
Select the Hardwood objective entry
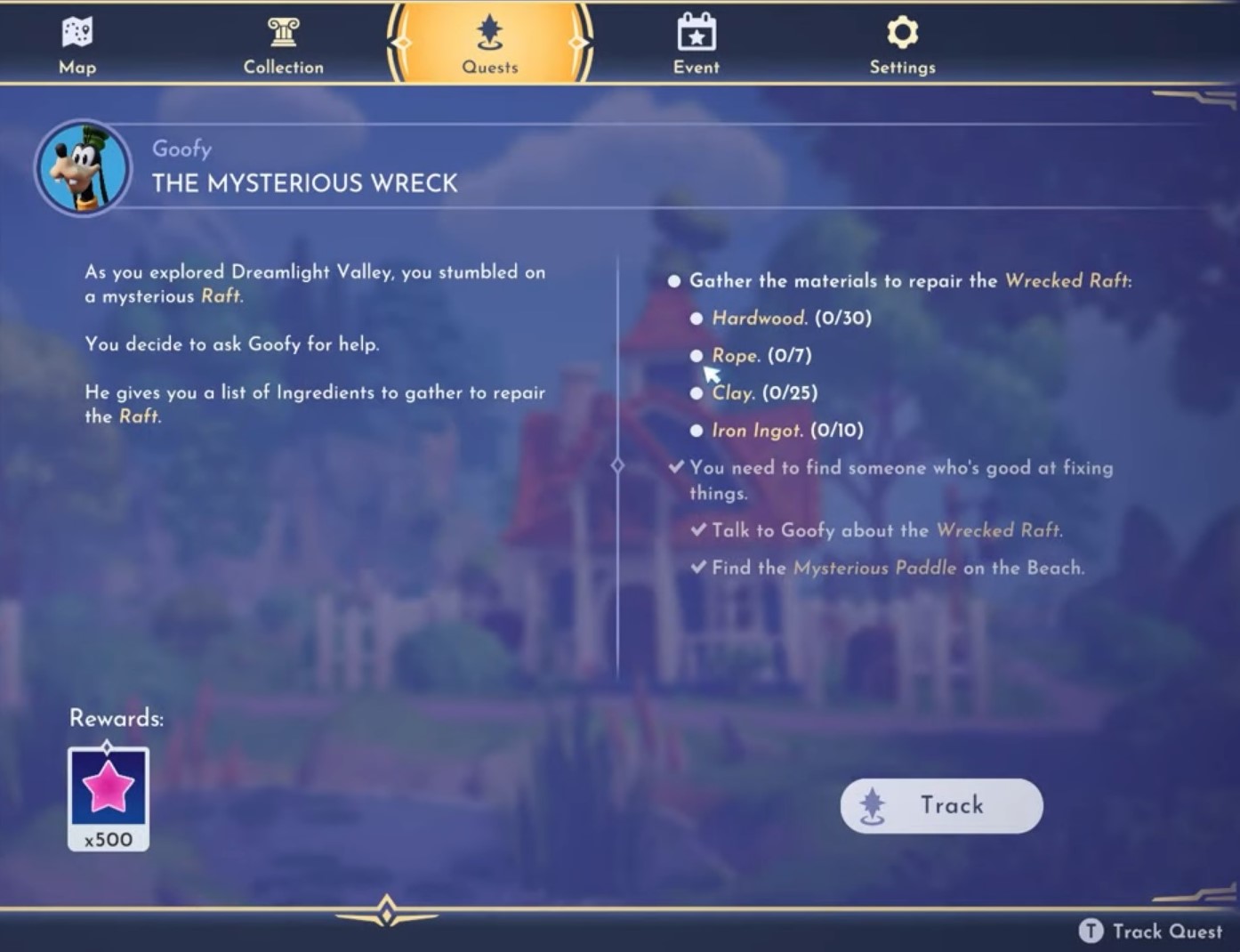pyautogui.click(x=791, y=319)
